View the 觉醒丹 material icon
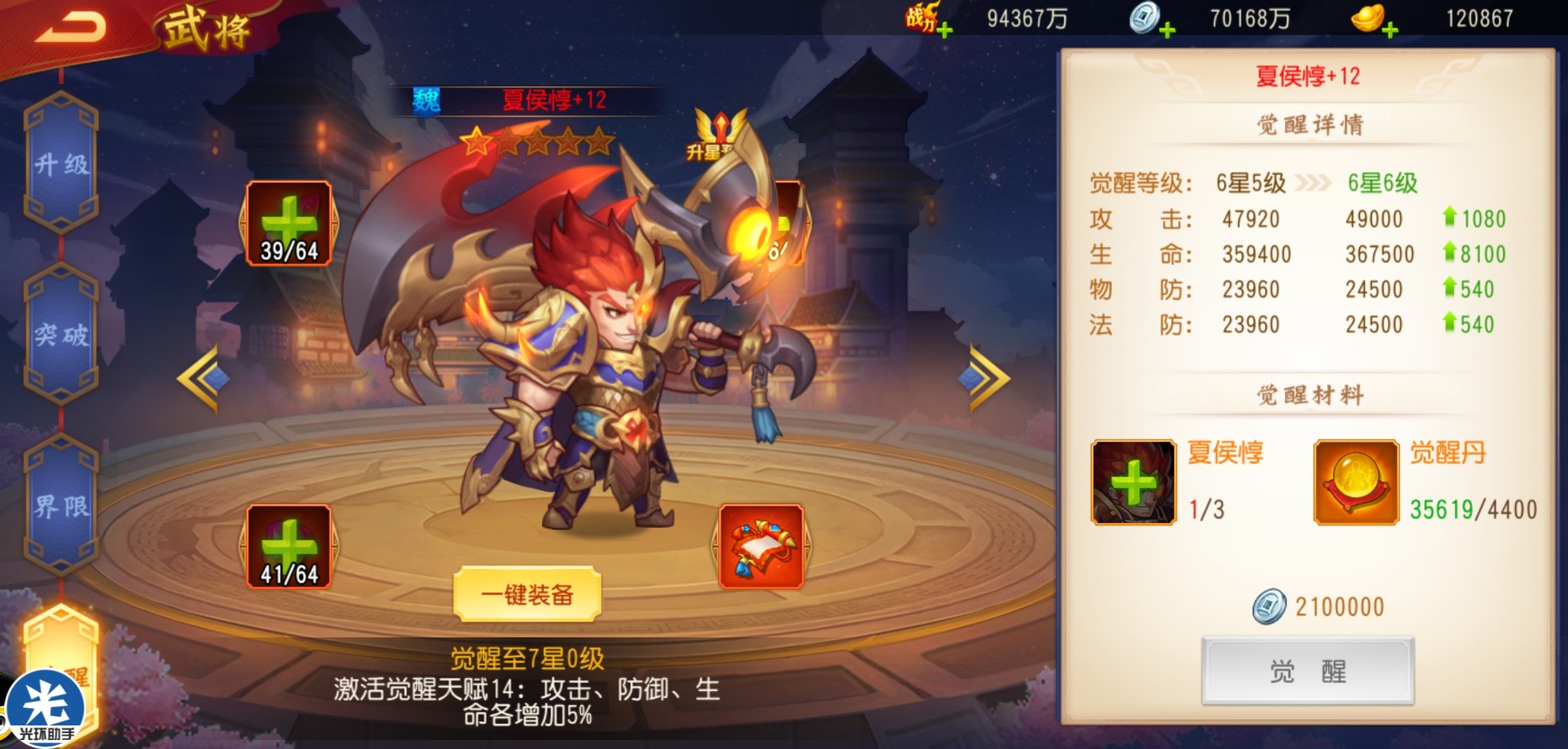1568x749 pixels. point(1355,482)
